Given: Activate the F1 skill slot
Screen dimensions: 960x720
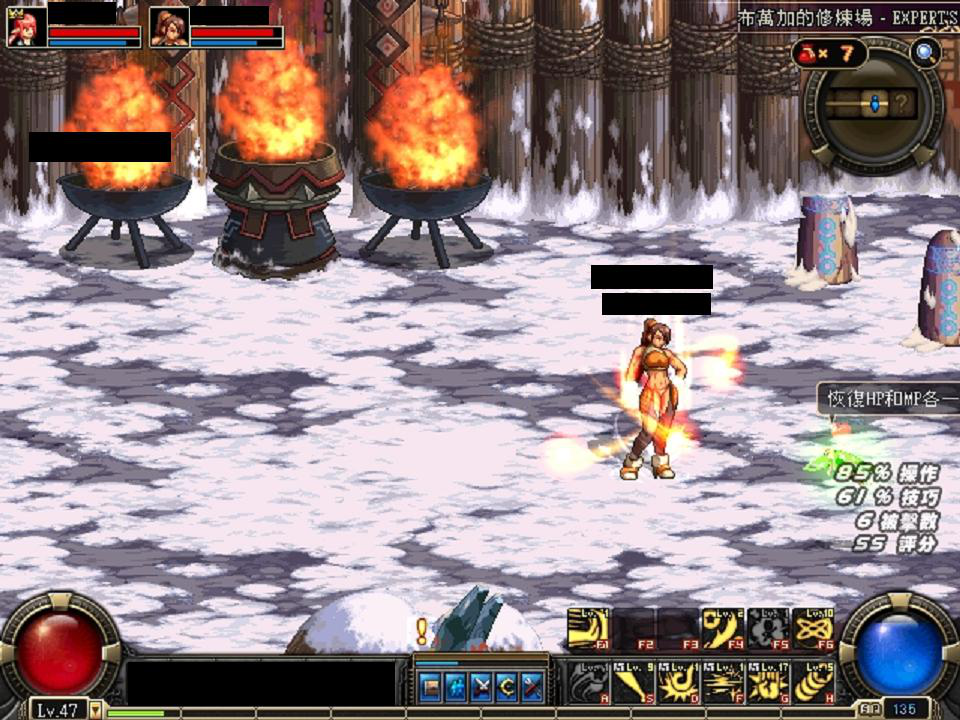Looking at the screenshot, I should [588, 628].
